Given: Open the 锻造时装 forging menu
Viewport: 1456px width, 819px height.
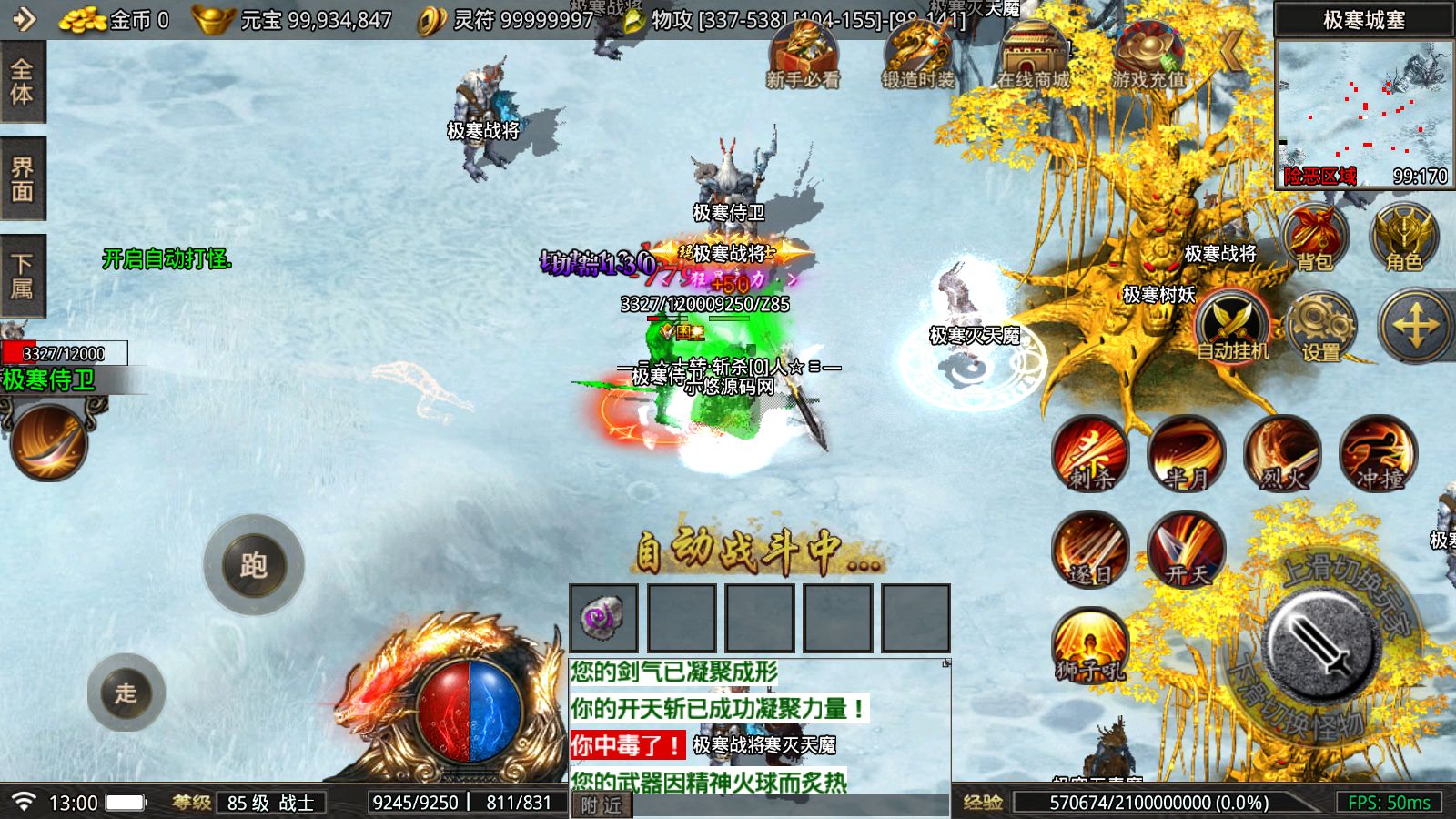Looking at the screenshot, I should [917, 55].
